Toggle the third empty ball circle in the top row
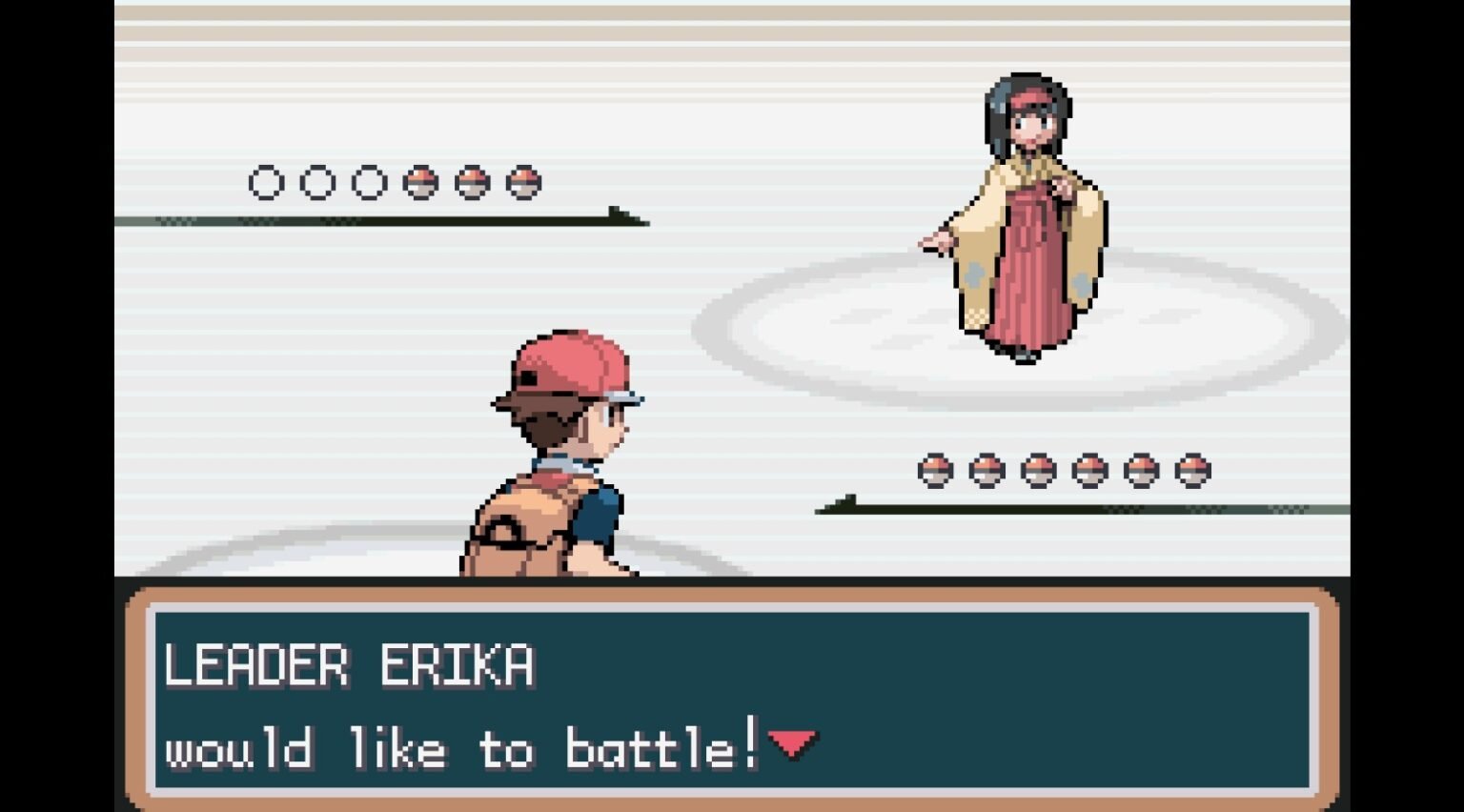1464x812 pixels. click(368, 182)
